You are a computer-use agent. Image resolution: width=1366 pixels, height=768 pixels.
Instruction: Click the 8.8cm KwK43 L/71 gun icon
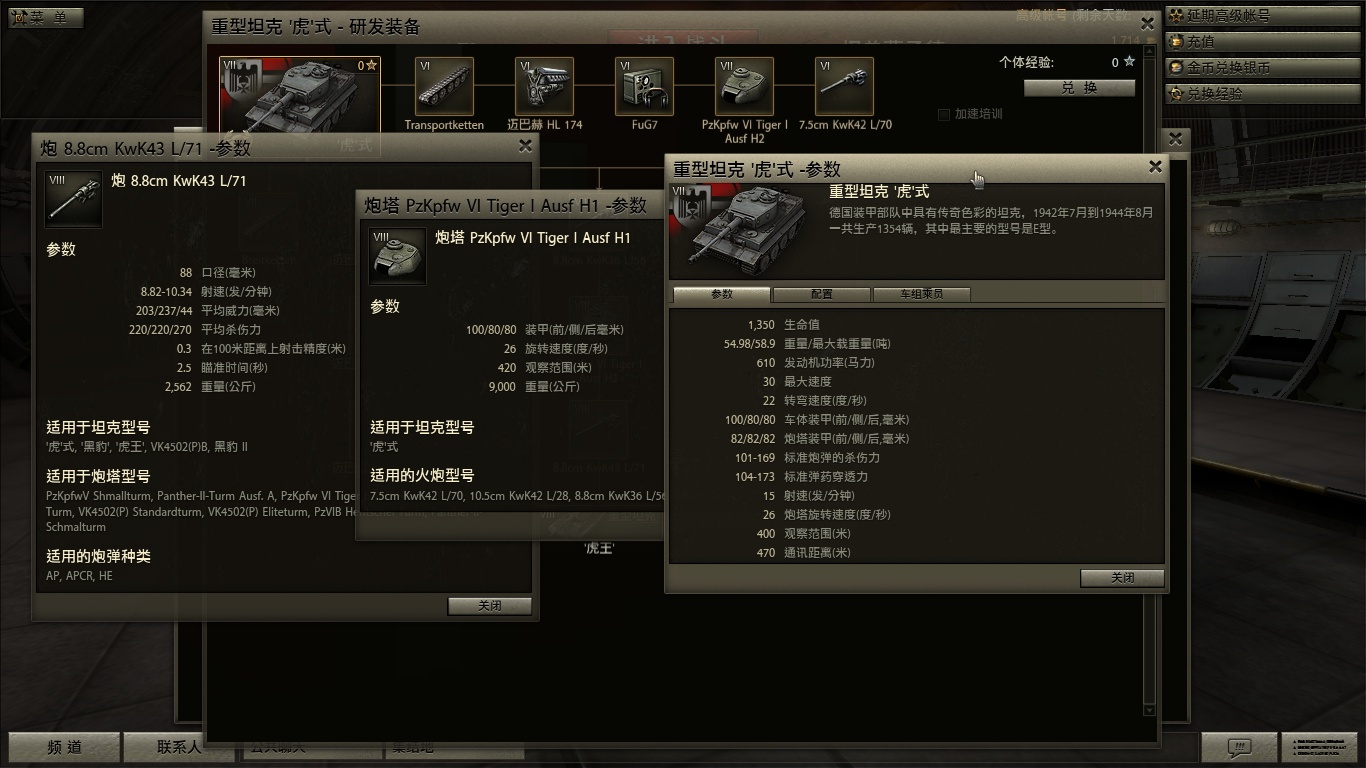pos(72,199)
